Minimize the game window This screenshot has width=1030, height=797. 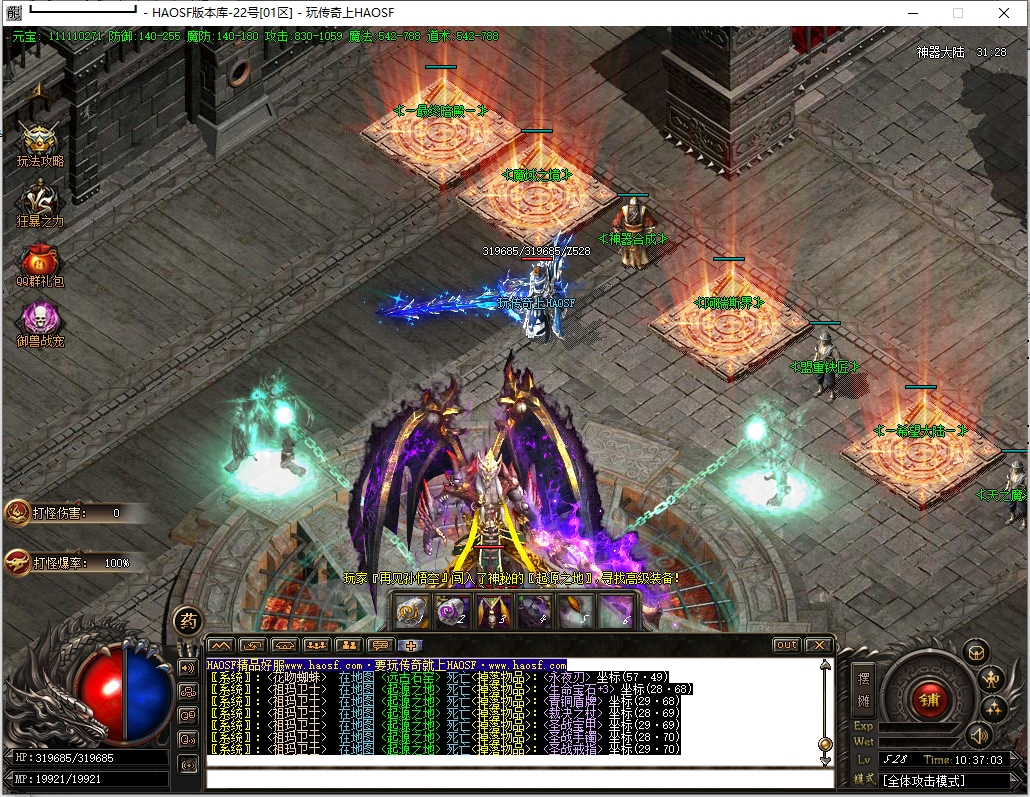(912, 13)
